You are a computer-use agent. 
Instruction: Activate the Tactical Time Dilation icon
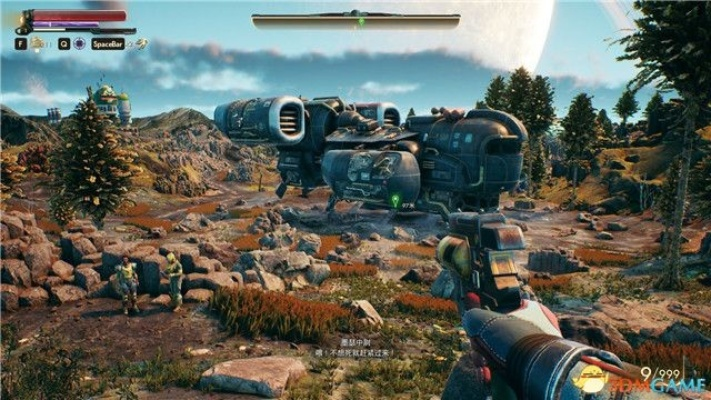(78, 44)
